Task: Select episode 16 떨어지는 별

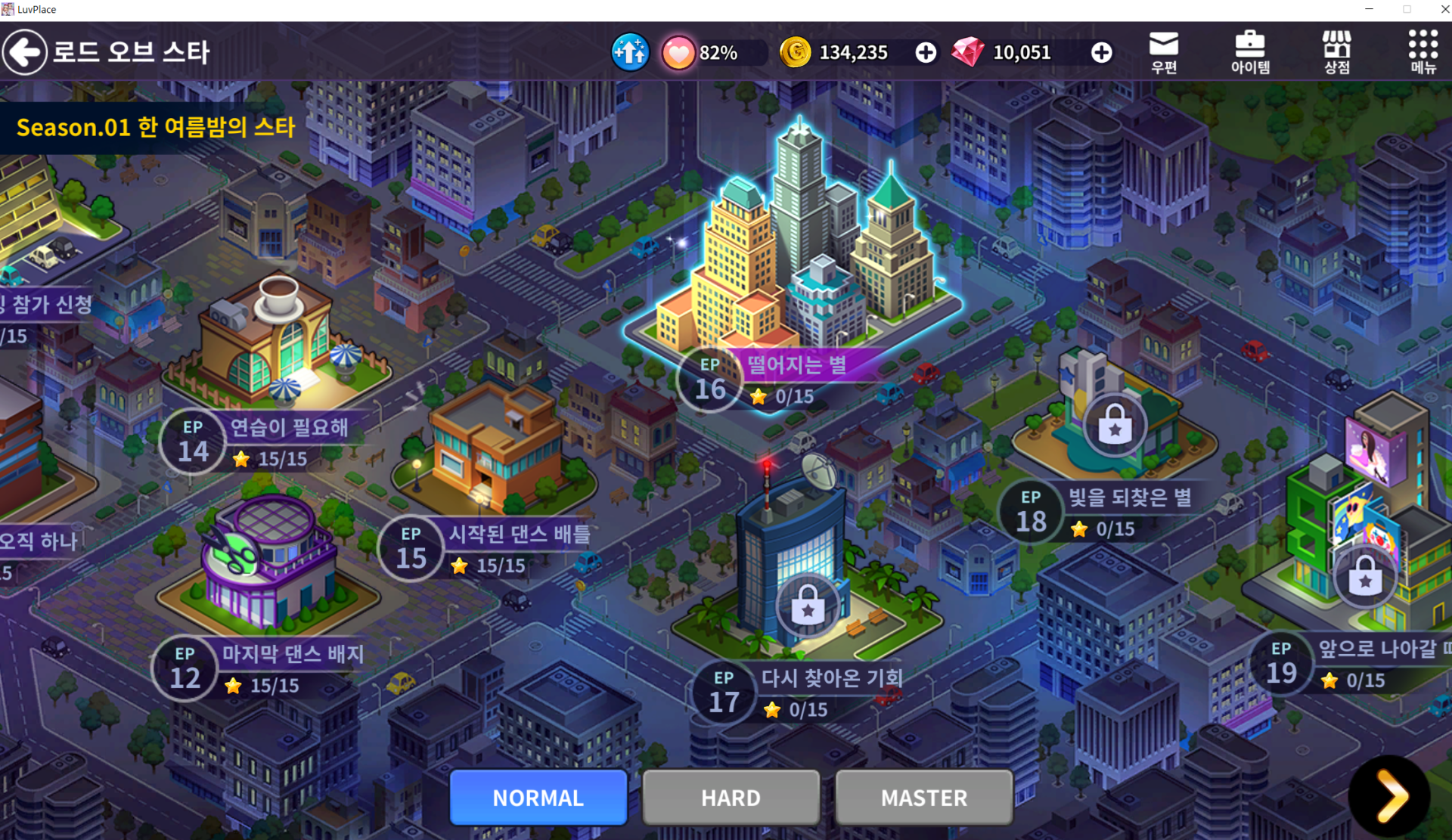Action: 786,378
